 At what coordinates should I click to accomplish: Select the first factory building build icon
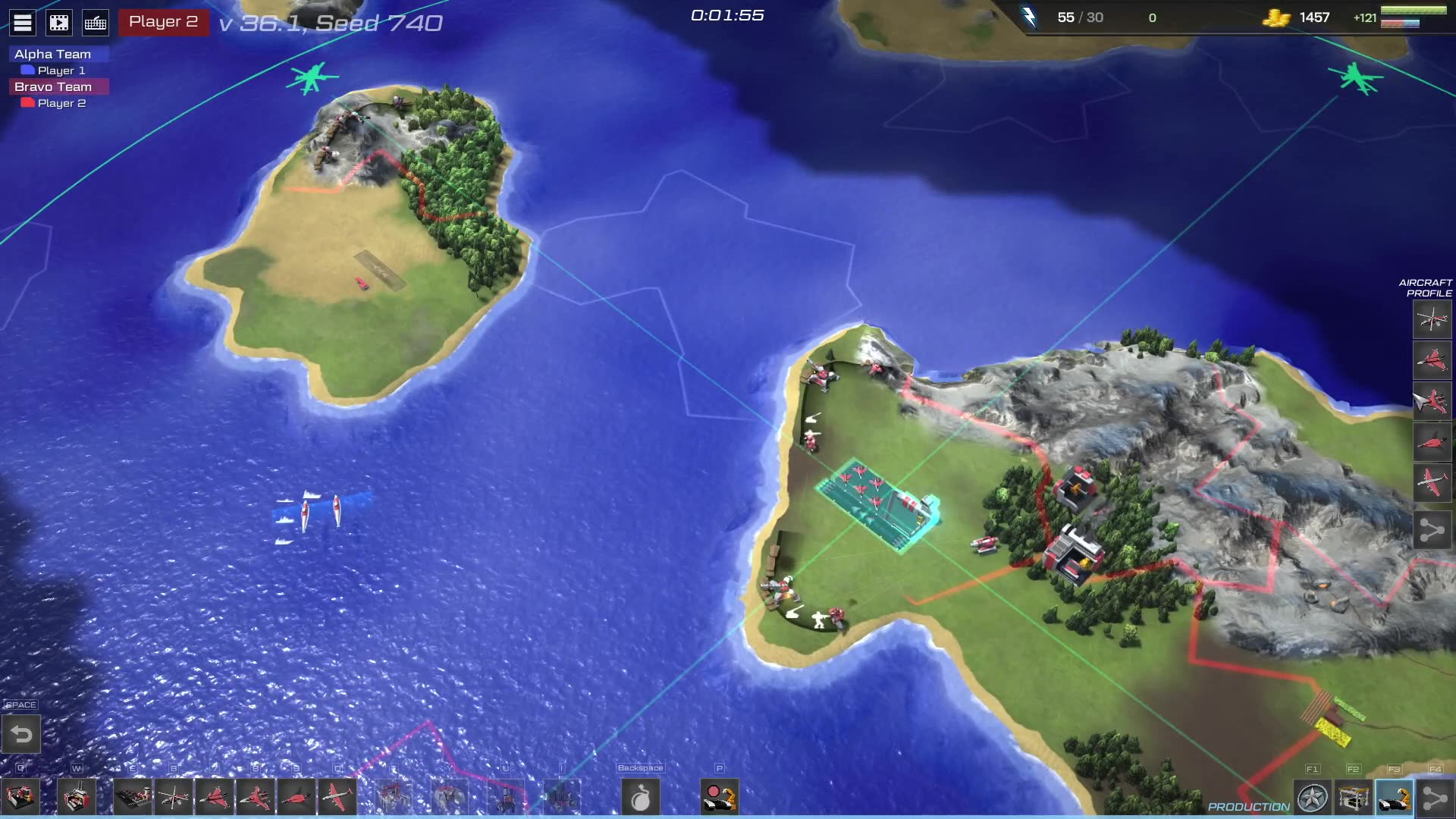tap(20, 798)
